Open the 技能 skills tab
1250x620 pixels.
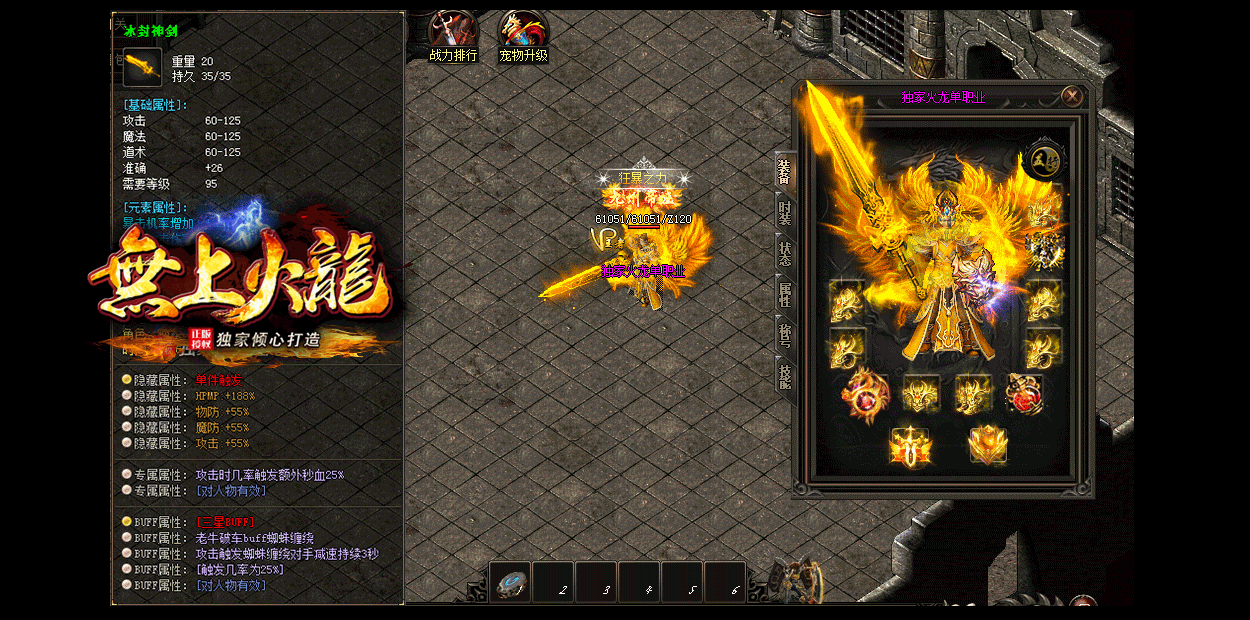(785, 375)
